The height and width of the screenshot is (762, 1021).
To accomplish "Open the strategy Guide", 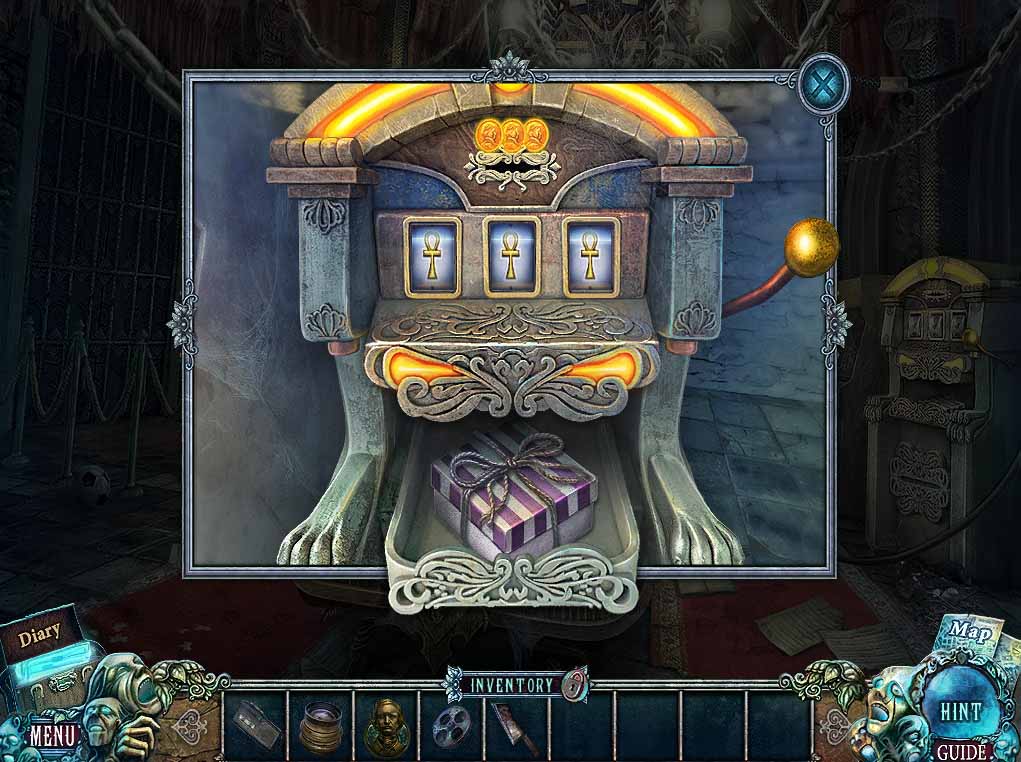I will pos(962,751).
